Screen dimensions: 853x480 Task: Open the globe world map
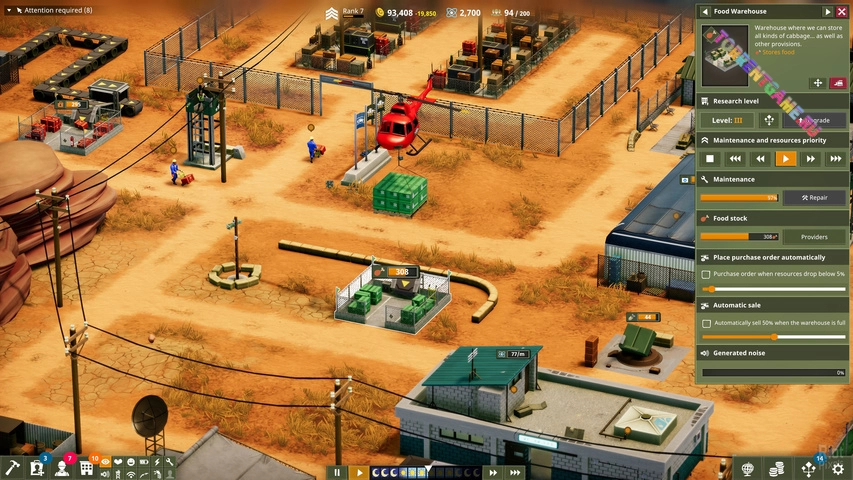(x=745, y=468)
